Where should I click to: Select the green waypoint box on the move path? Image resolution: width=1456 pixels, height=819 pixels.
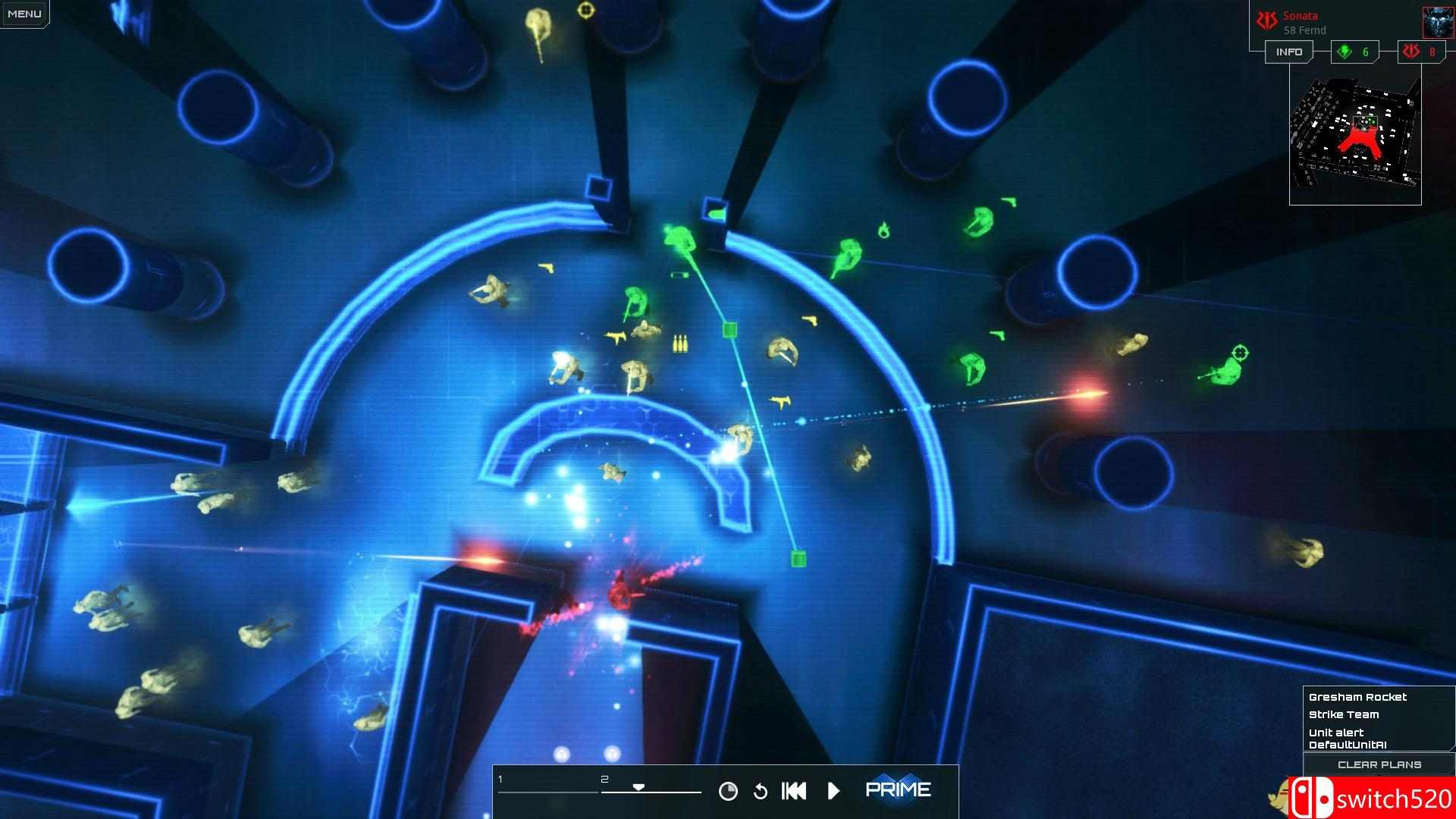[730, 330]
